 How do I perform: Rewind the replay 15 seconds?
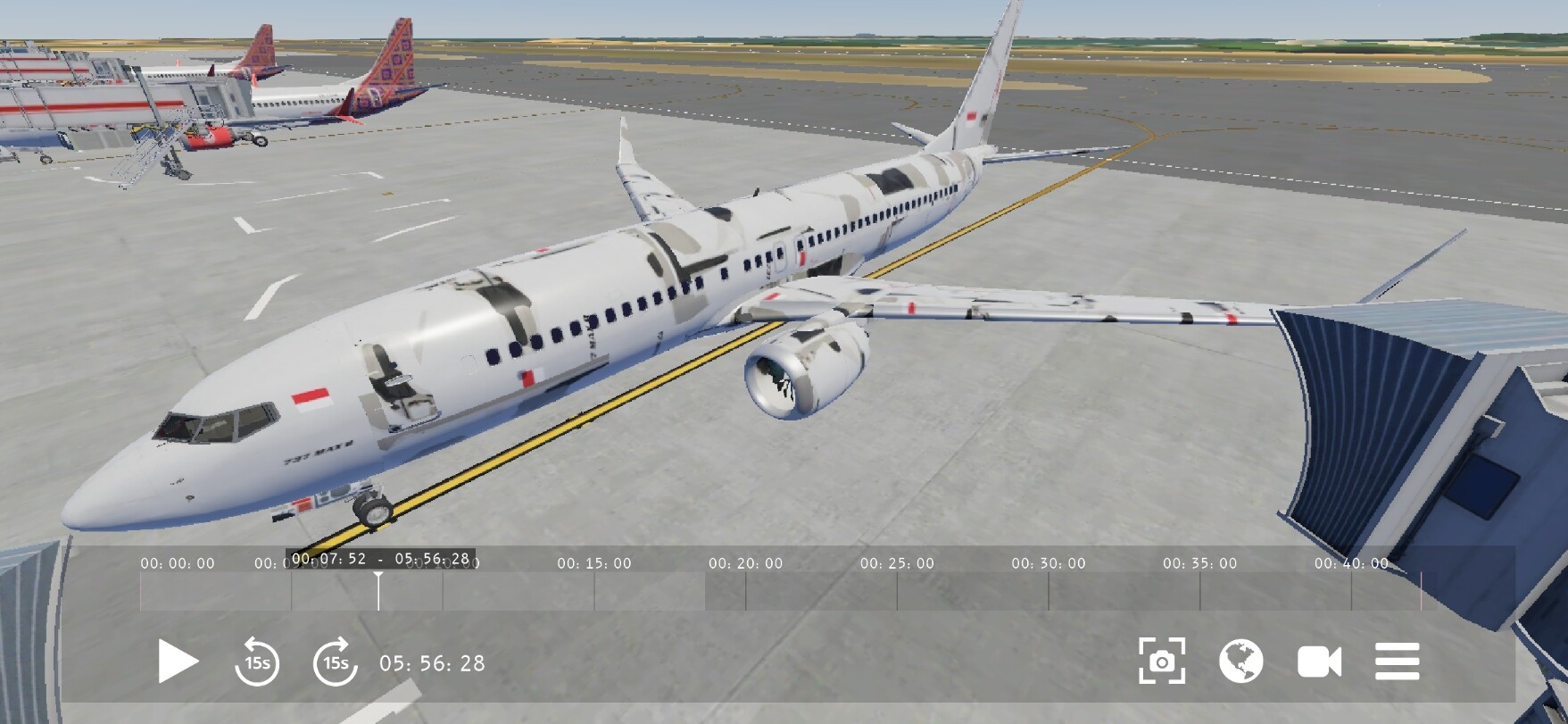tap(257, 662)
